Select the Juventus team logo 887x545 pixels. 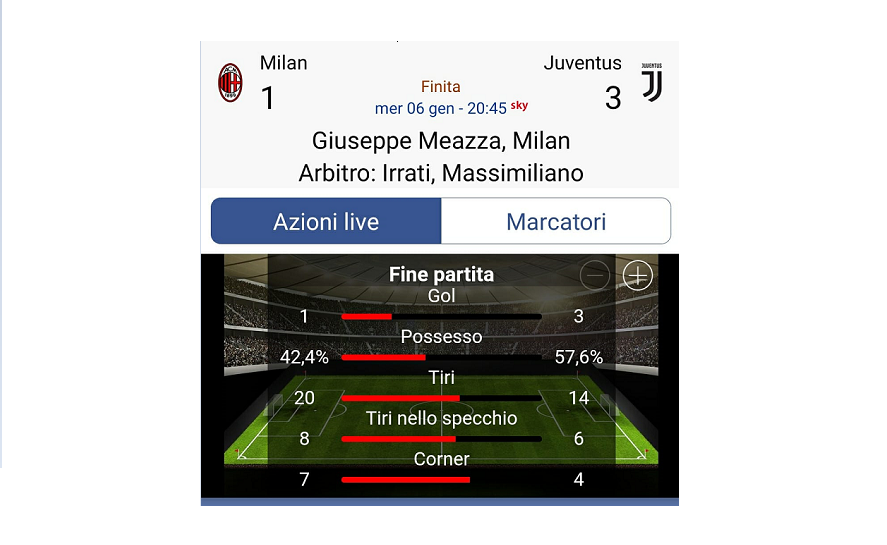pyautogui.click(x=651, y=82)
